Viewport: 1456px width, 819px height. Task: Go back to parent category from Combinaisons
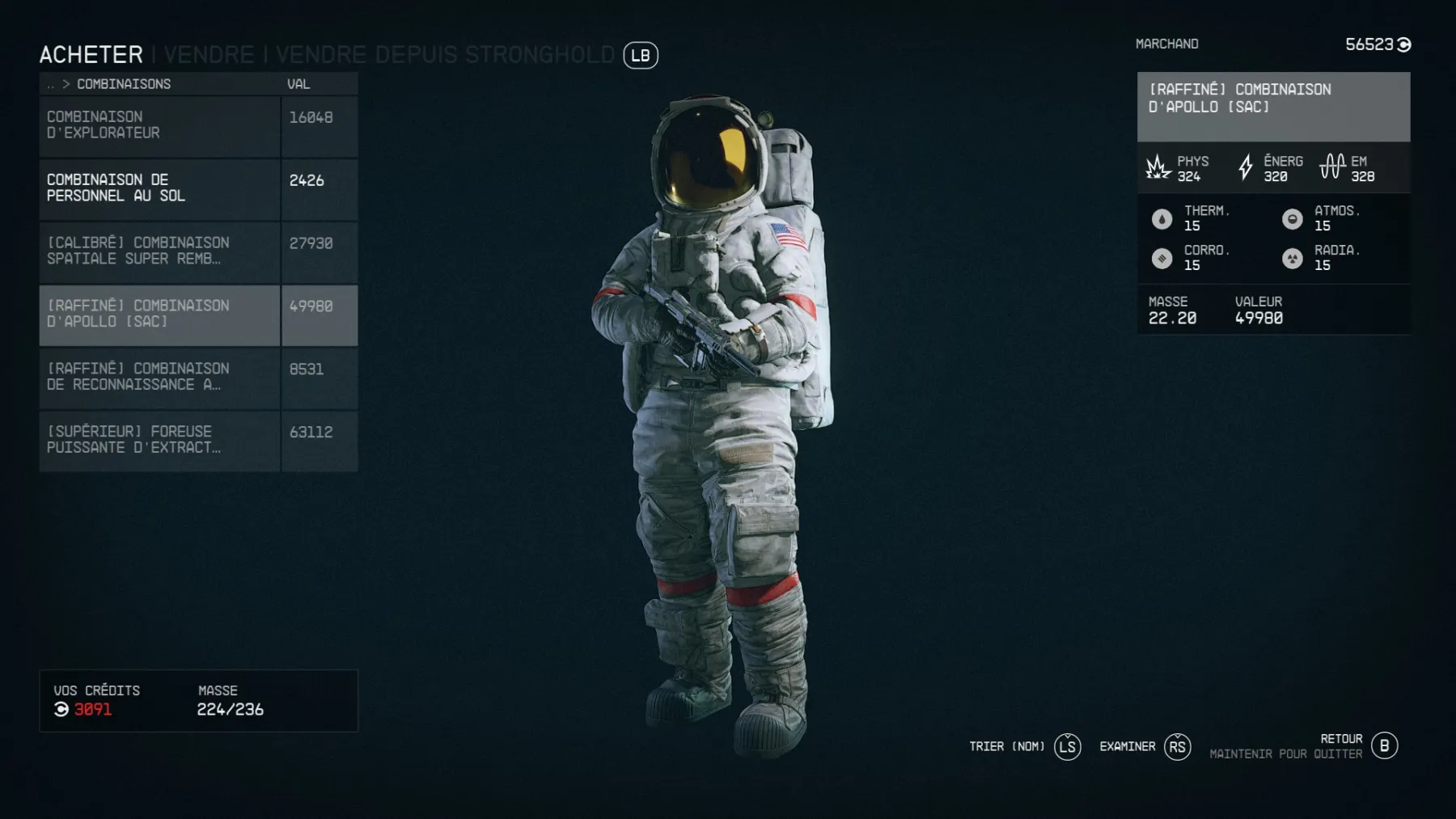click(52, 84)
